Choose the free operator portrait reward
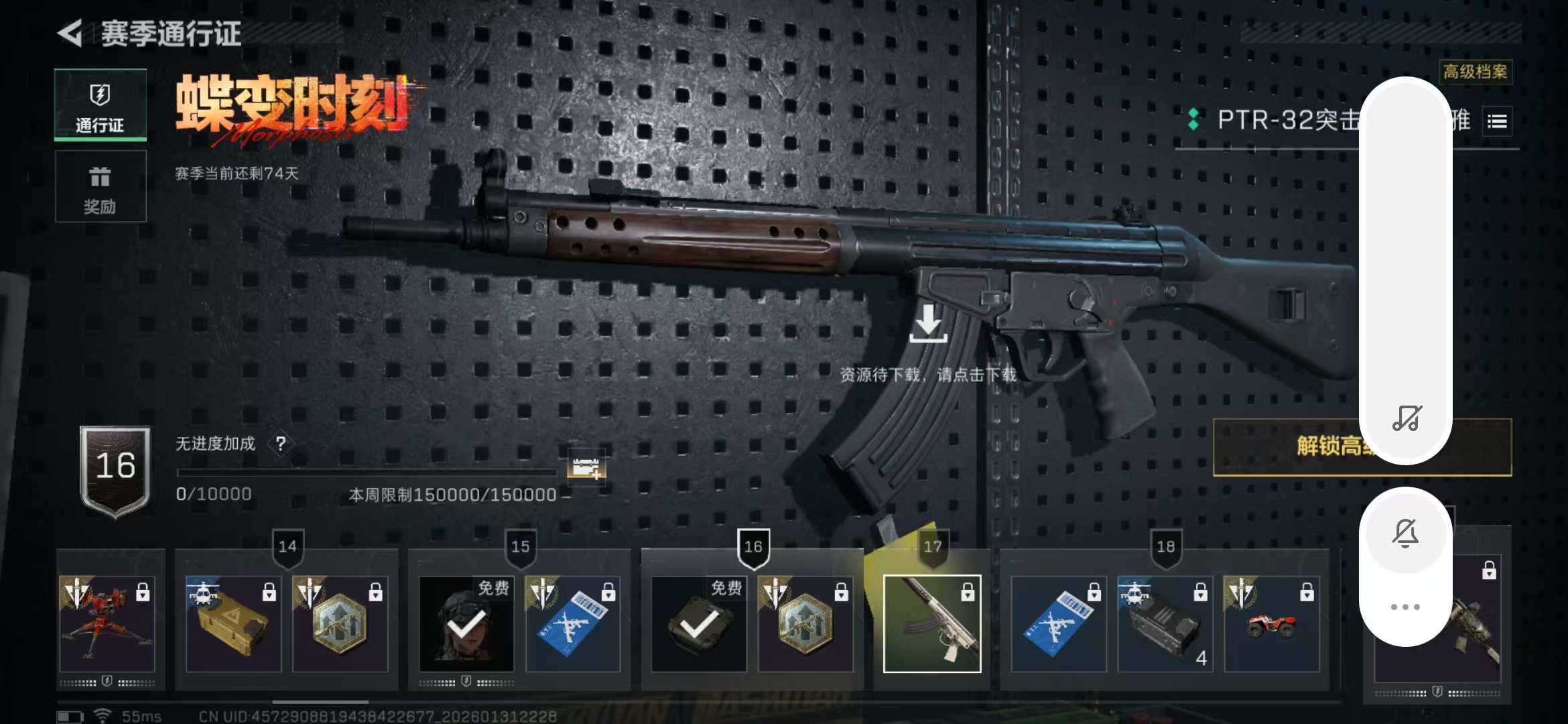The width and height of the screenshot is (1568, 724). point(466,623)
